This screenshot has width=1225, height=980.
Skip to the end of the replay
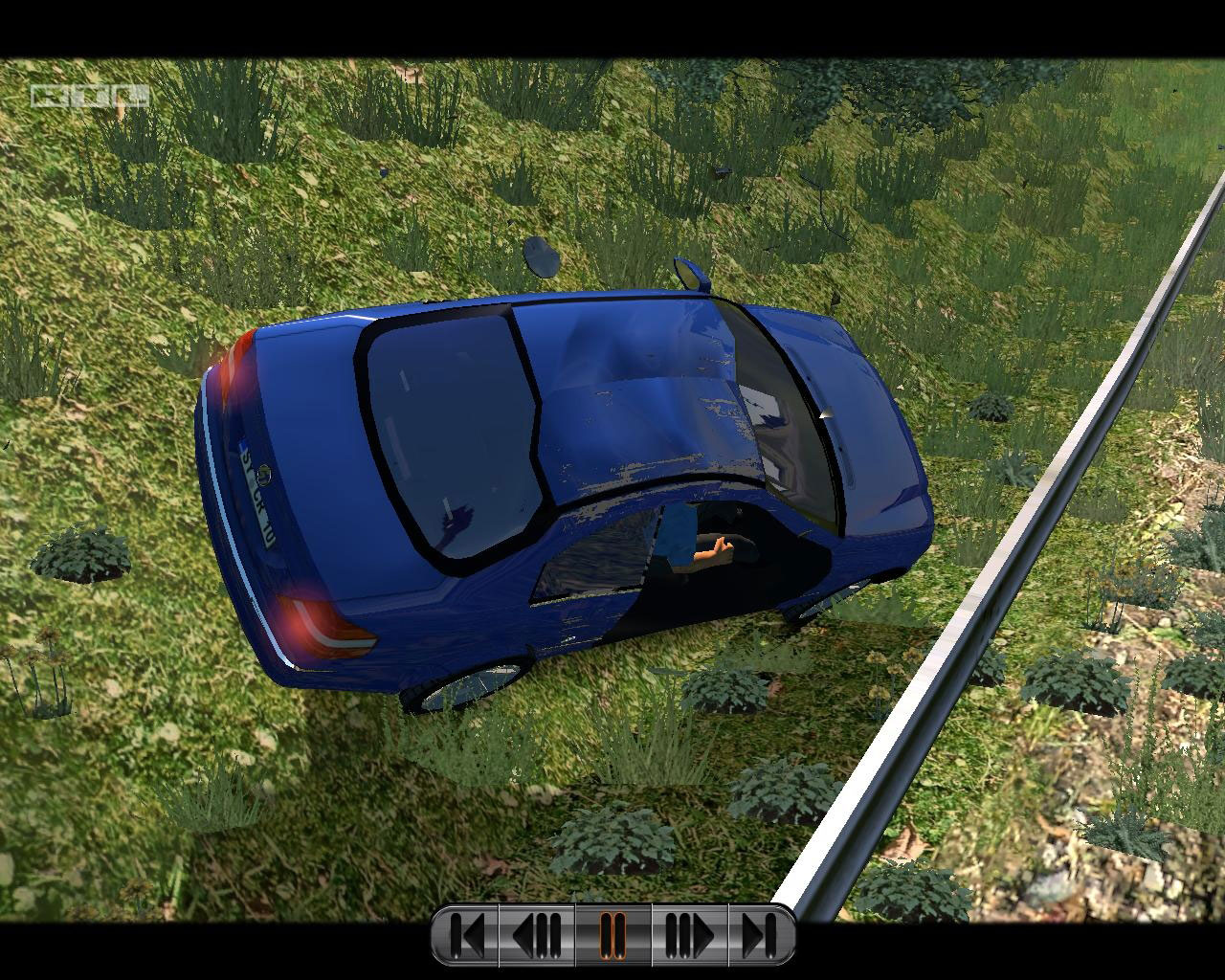pos(759,935)
